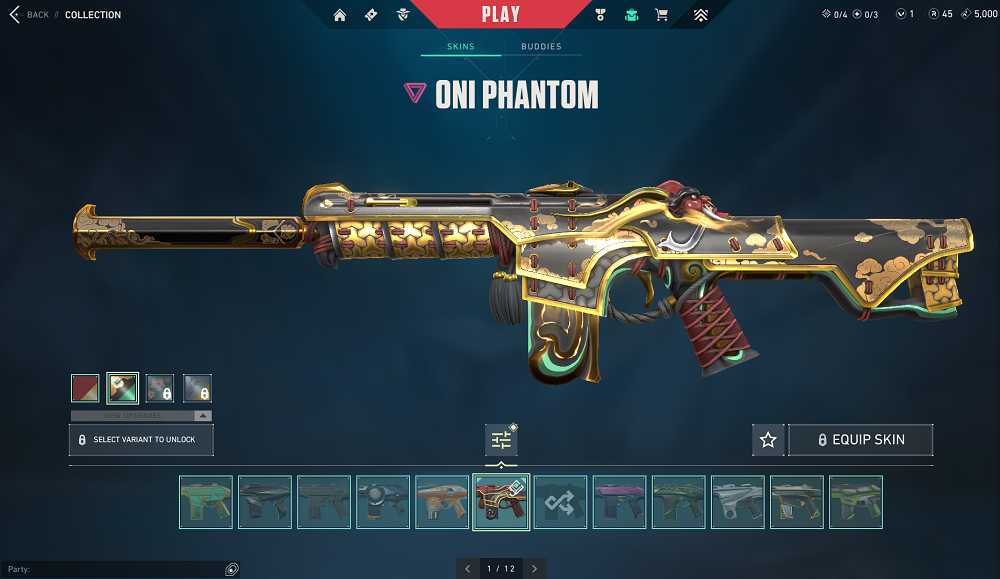The image size is (1000, 579).
Task: Open the skin filter sliders button
Action: pyautogui.click(x=501, y=440)
